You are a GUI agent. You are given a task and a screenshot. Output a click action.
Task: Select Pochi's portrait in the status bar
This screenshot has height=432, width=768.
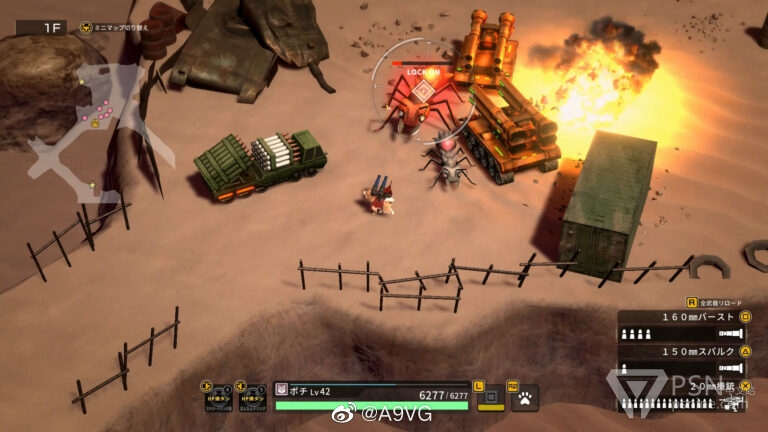pyautogui.click(x=282, y=389)
